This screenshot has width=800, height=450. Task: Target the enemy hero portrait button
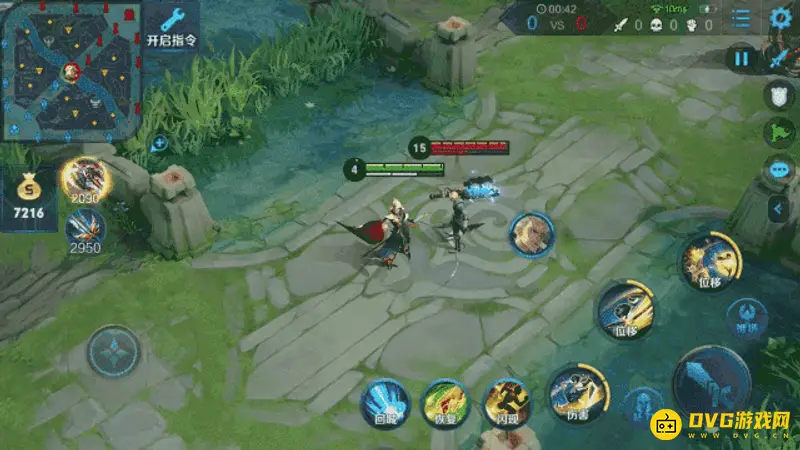(x=531, y=234)
